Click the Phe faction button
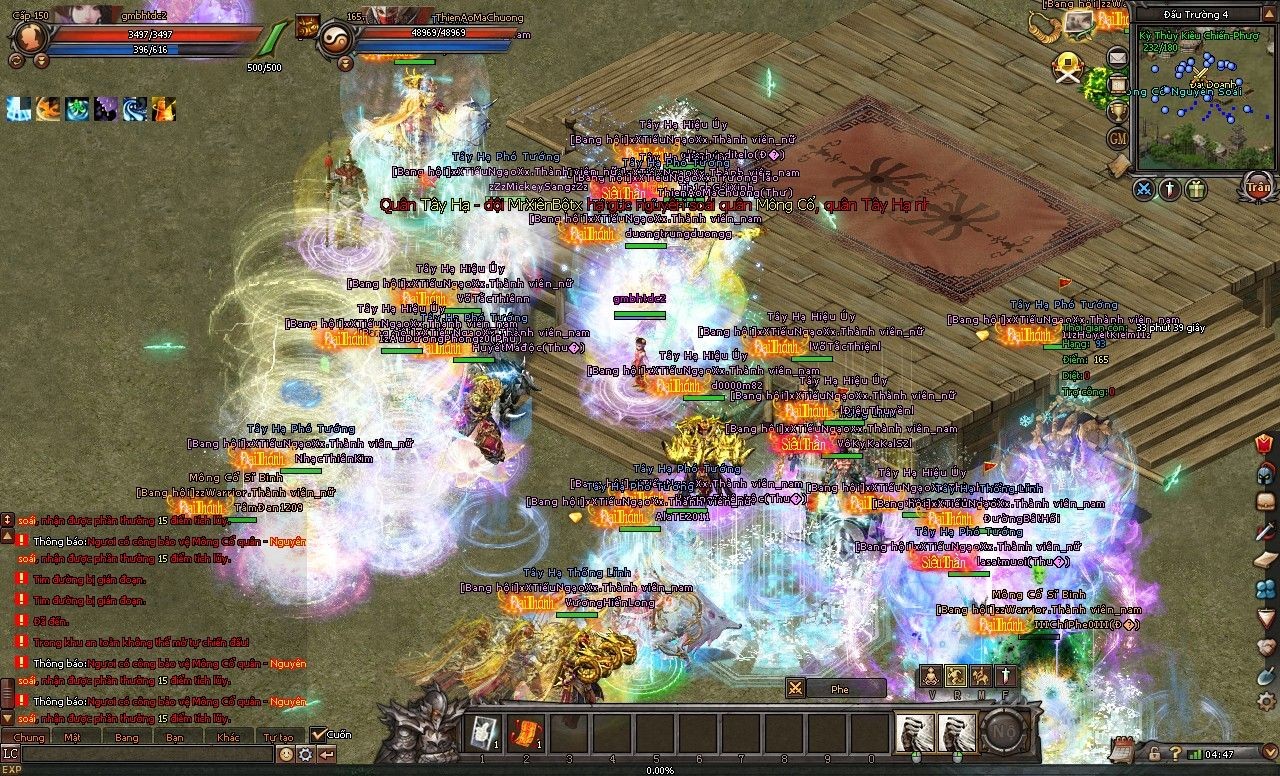 point(836,688)
